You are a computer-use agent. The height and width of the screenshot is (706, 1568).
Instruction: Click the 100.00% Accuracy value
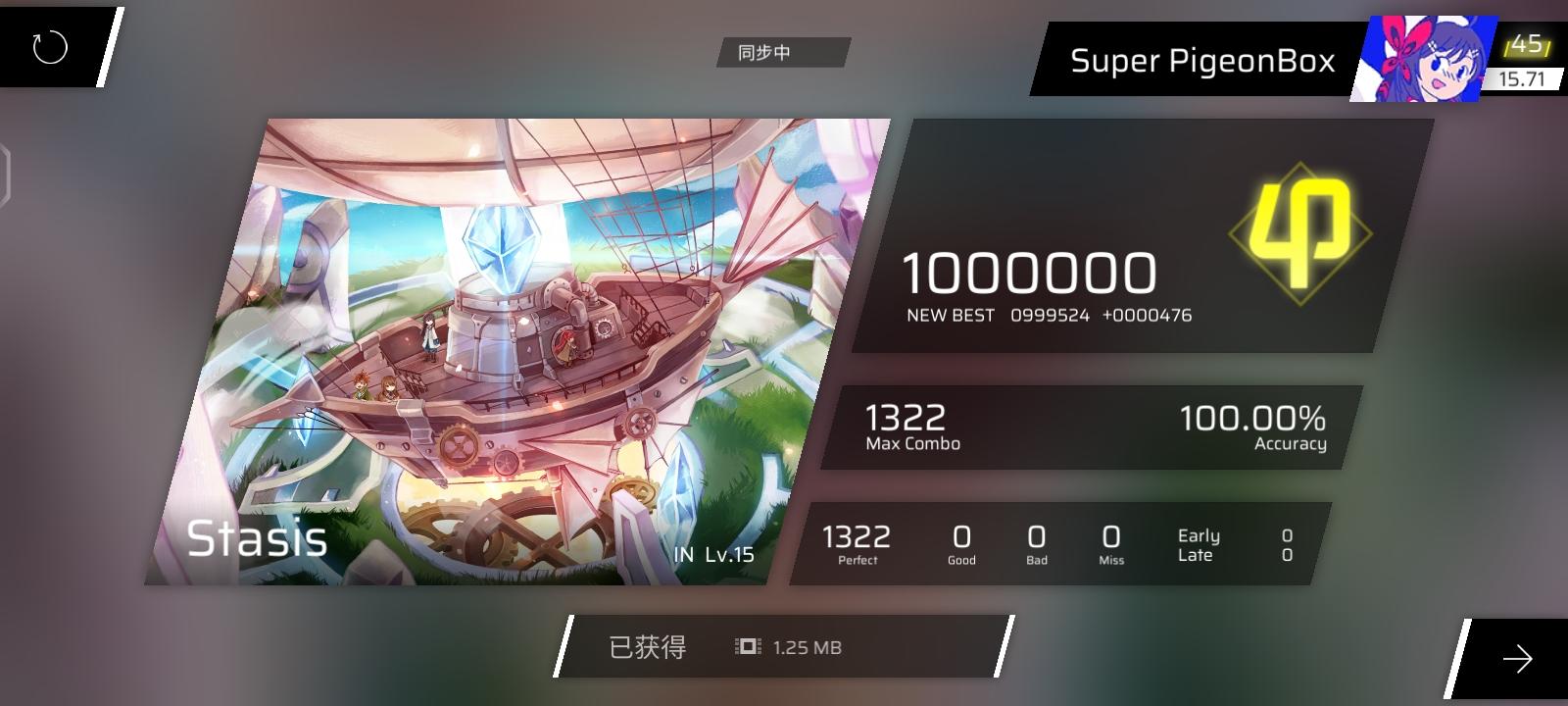point(1251,419)
